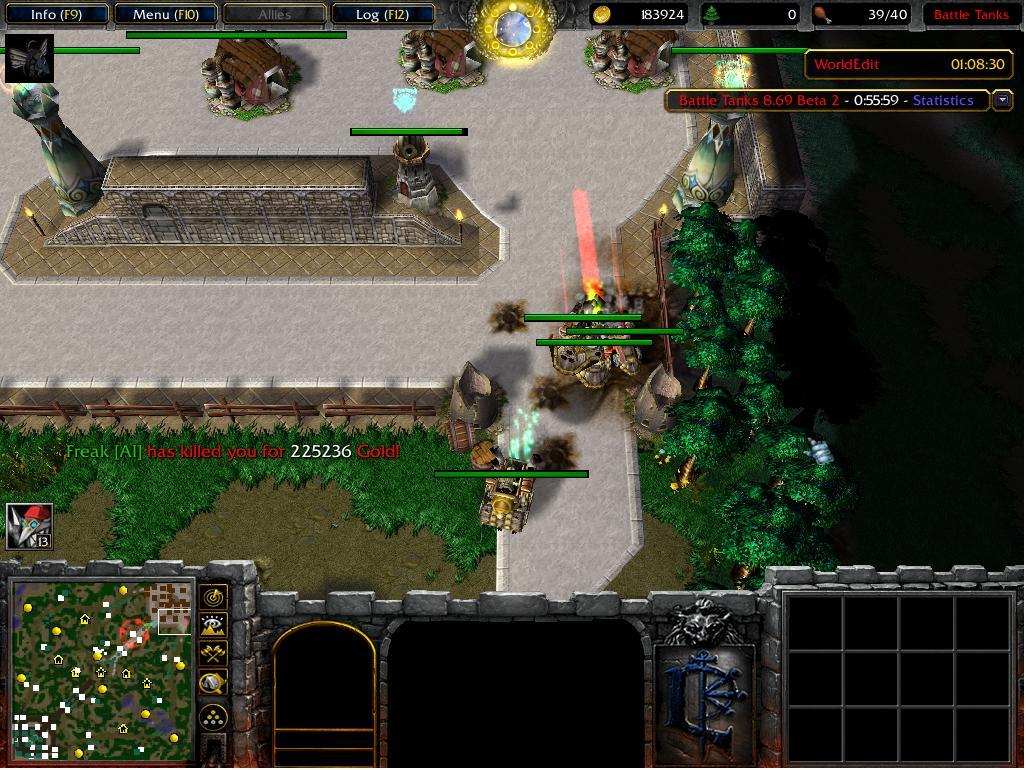Toggle ally color mode with crossed axes icon
The height and width of the screenshot is (770, 1026).
pyautogui.click(x=213, y=654)
